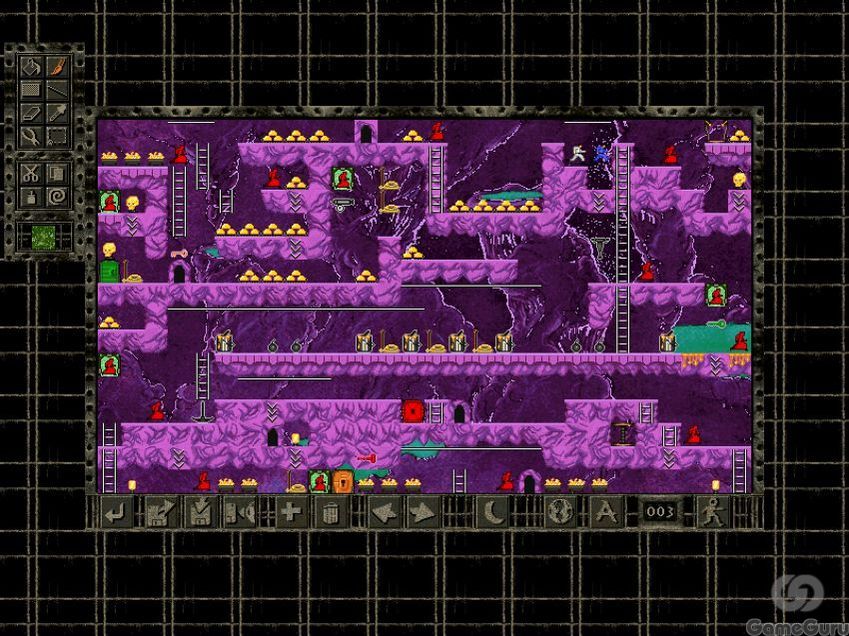849x636 pixels.
Task: Toggle the crescent moon night option
Action: (x=494, y=513)
